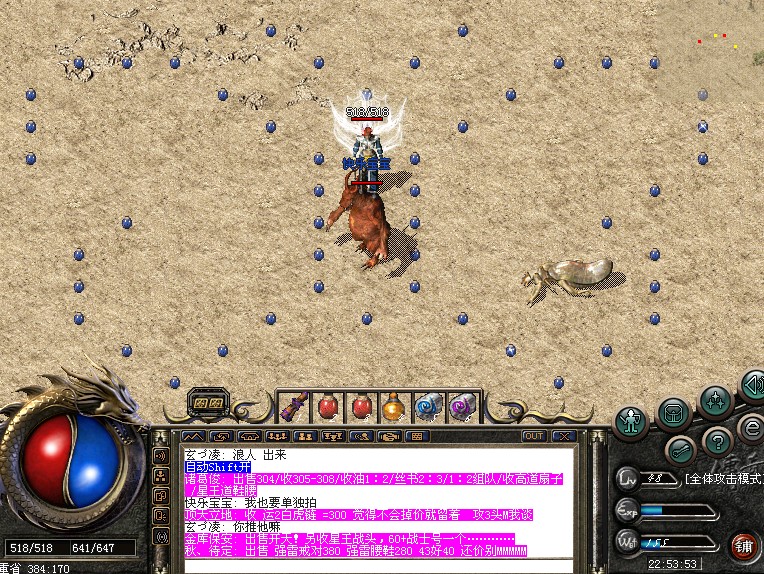Click the panel button left of potions

pyautogui.click(x=209, y=403)
